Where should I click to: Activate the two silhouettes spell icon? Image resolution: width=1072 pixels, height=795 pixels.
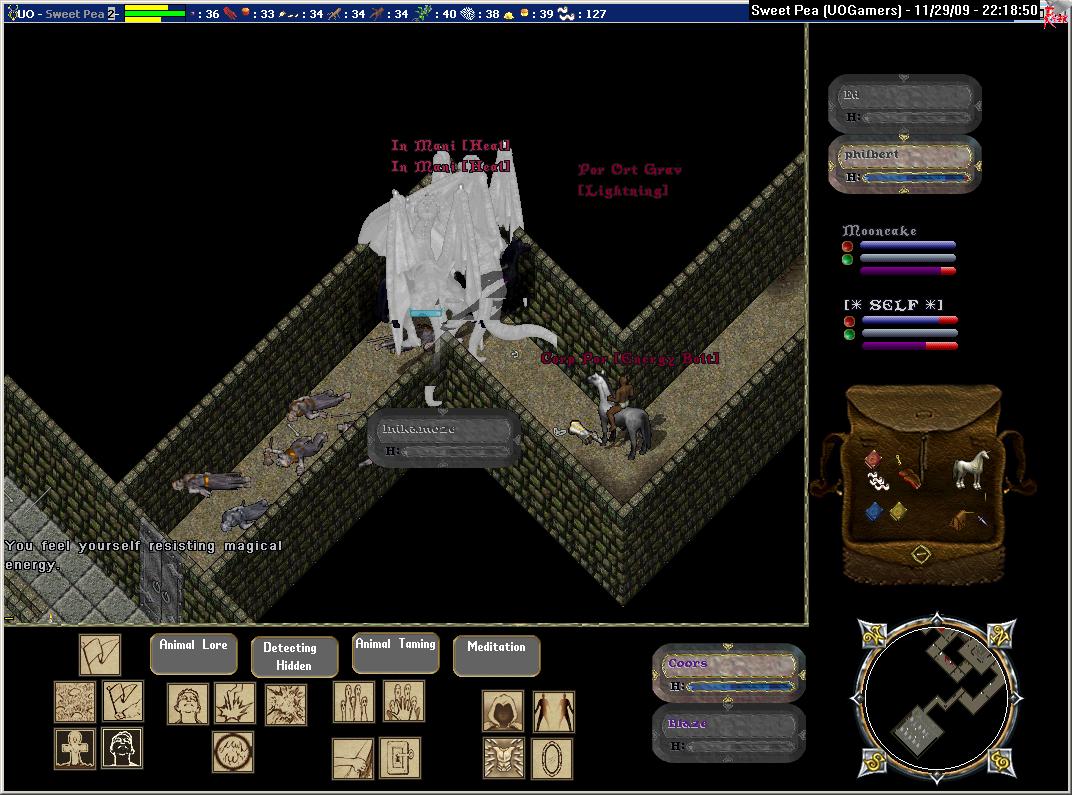[x=553, y=711]
